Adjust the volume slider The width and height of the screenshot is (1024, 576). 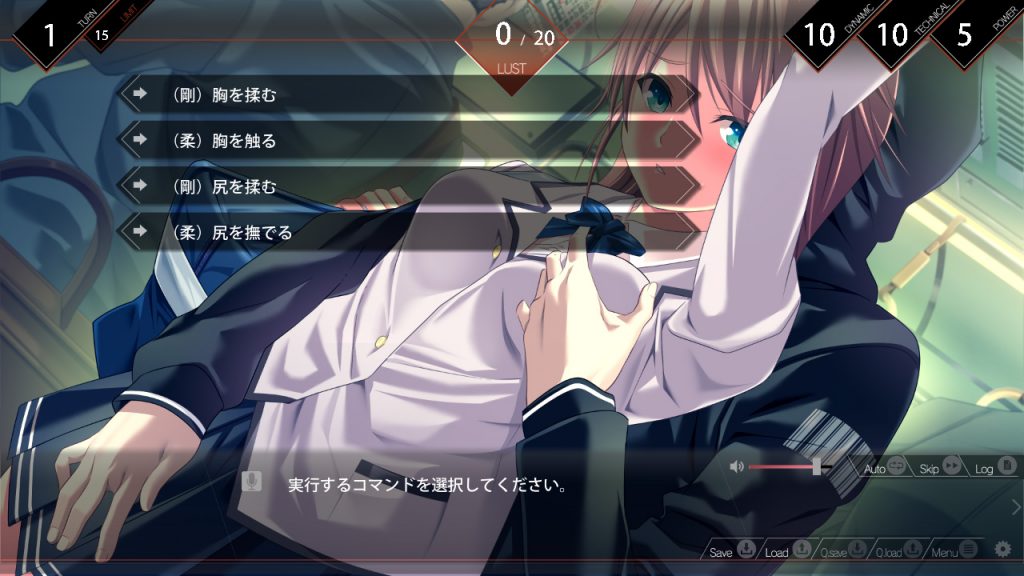[x=817, y=466]
